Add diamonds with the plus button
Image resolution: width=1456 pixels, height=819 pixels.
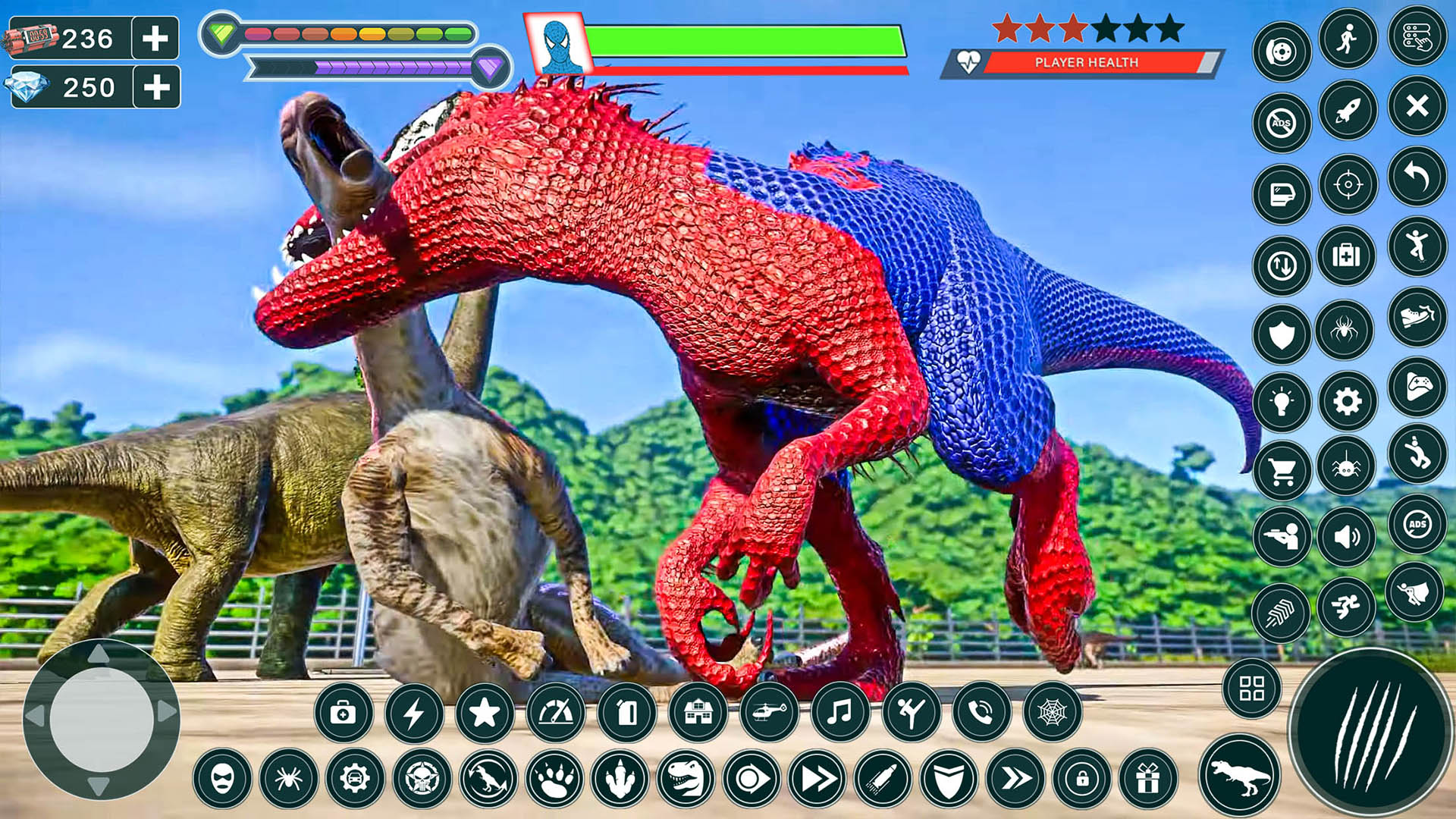(155, 87)
